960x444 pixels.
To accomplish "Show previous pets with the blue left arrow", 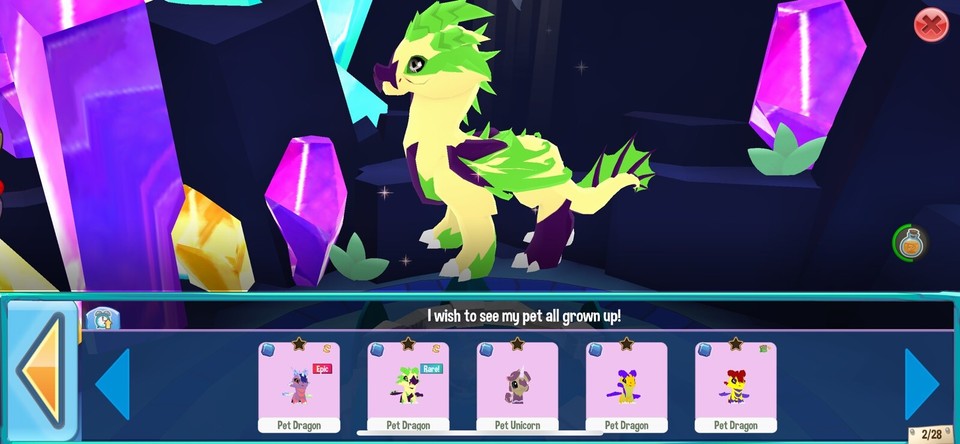I will tap(113, 384).
